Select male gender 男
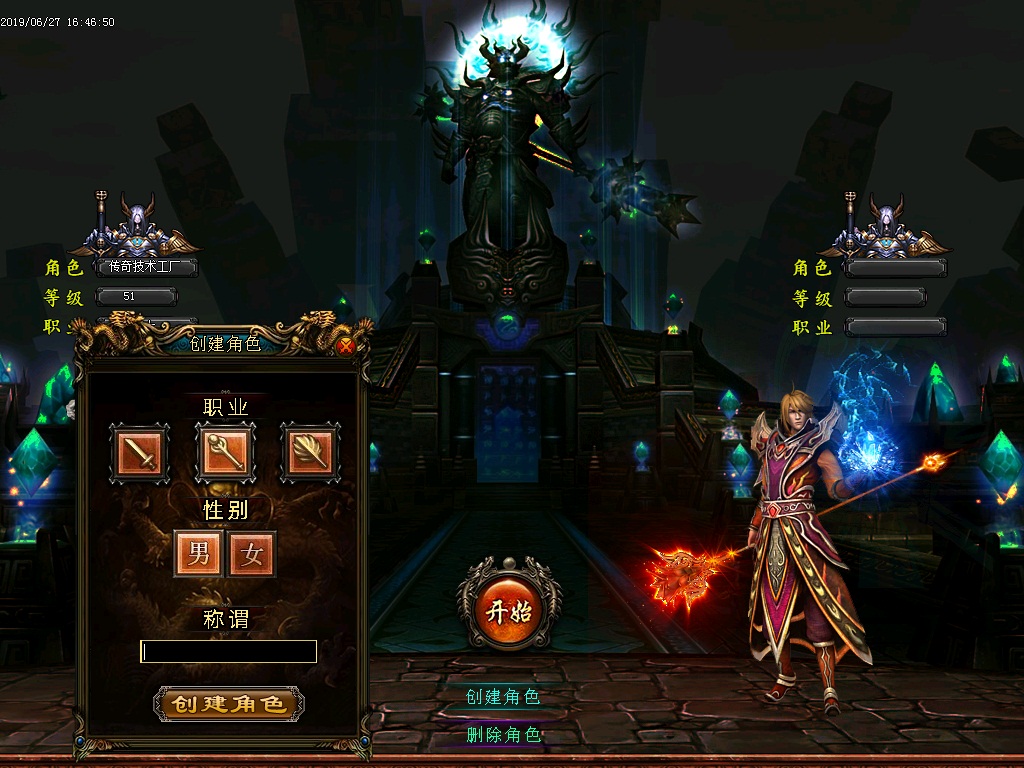The height and width of the screenshot is (768, 1024). (x=198, y=554)
